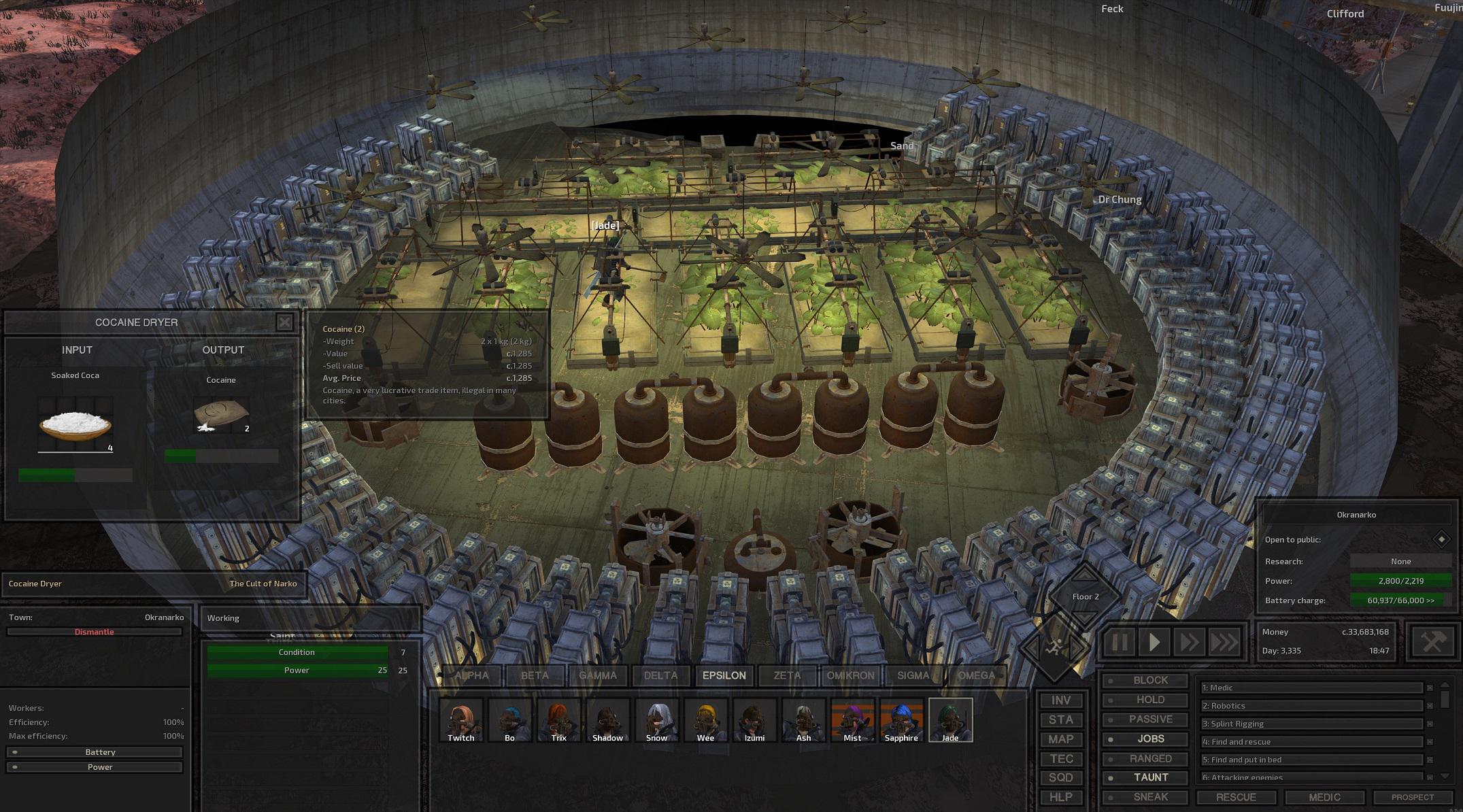Open the TEC research screen

[1060, 758]
